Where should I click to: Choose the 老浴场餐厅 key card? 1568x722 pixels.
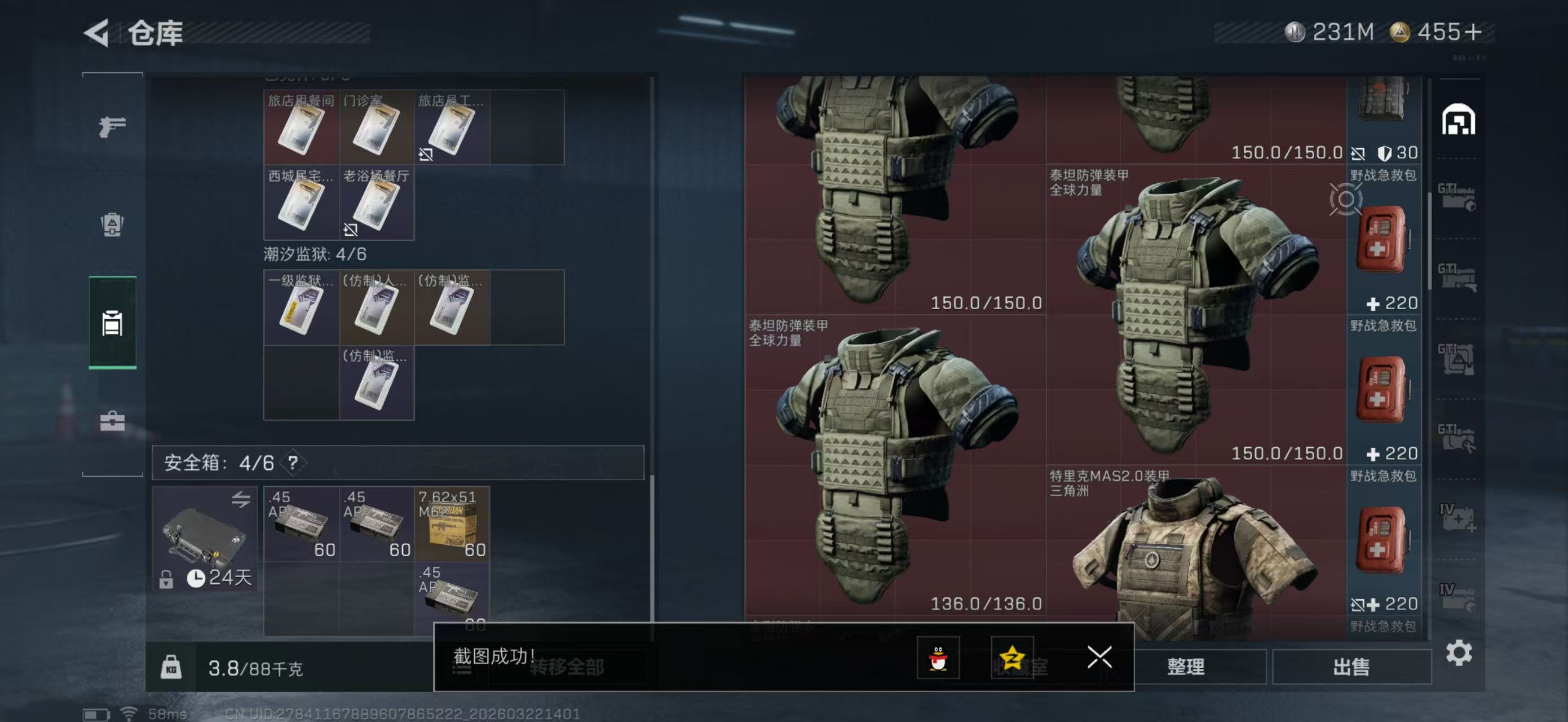coord(376,202)
